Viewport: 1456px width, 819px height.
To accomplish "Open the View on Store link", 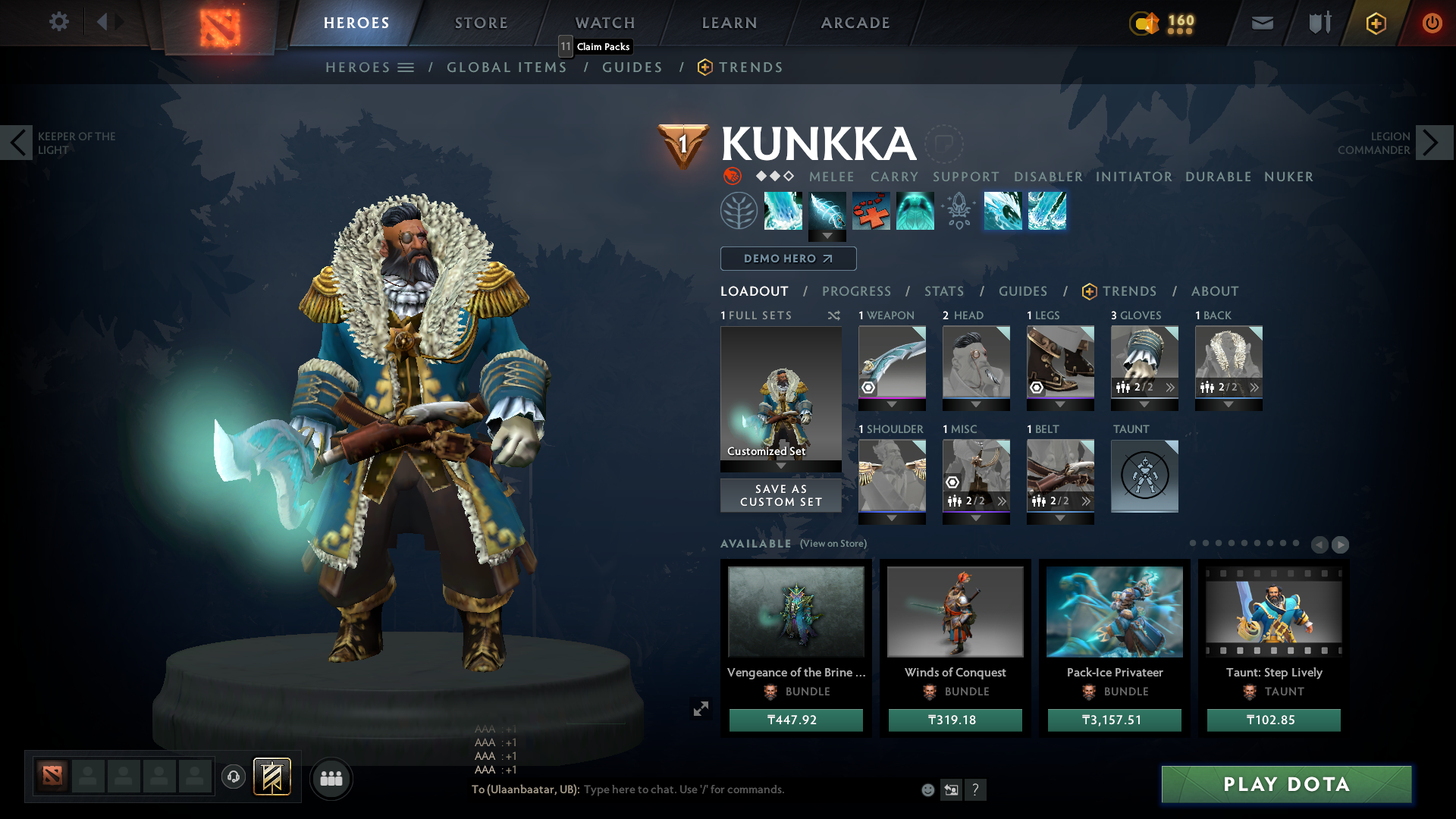I will coord(832,544).
